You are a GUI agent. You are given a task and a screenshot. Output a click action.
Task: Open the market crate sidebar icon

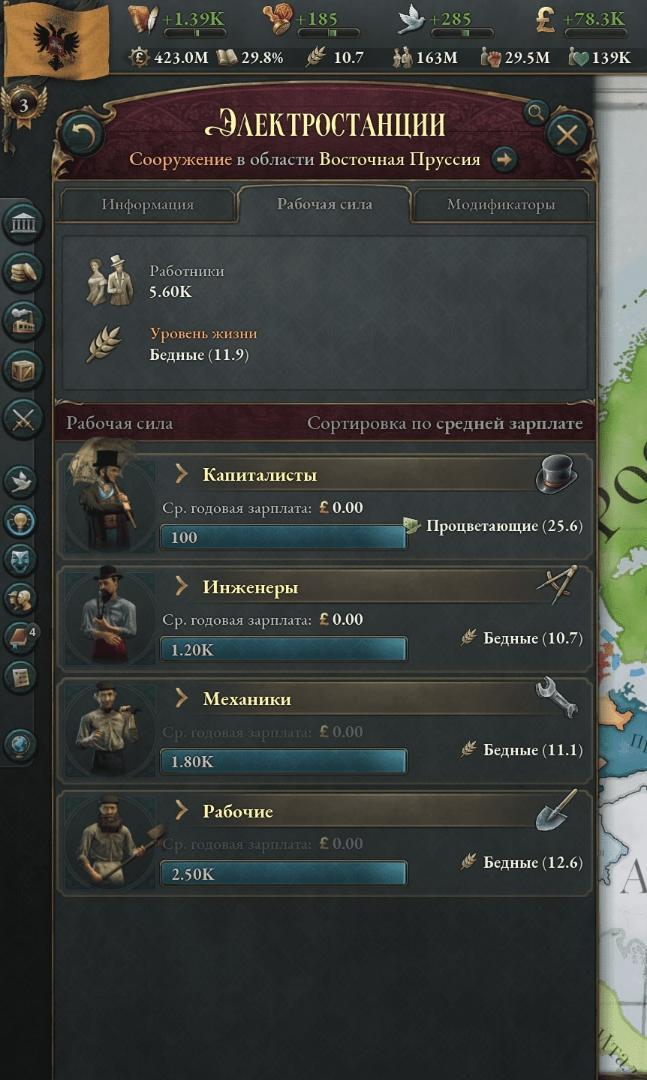tap(21, 368)
